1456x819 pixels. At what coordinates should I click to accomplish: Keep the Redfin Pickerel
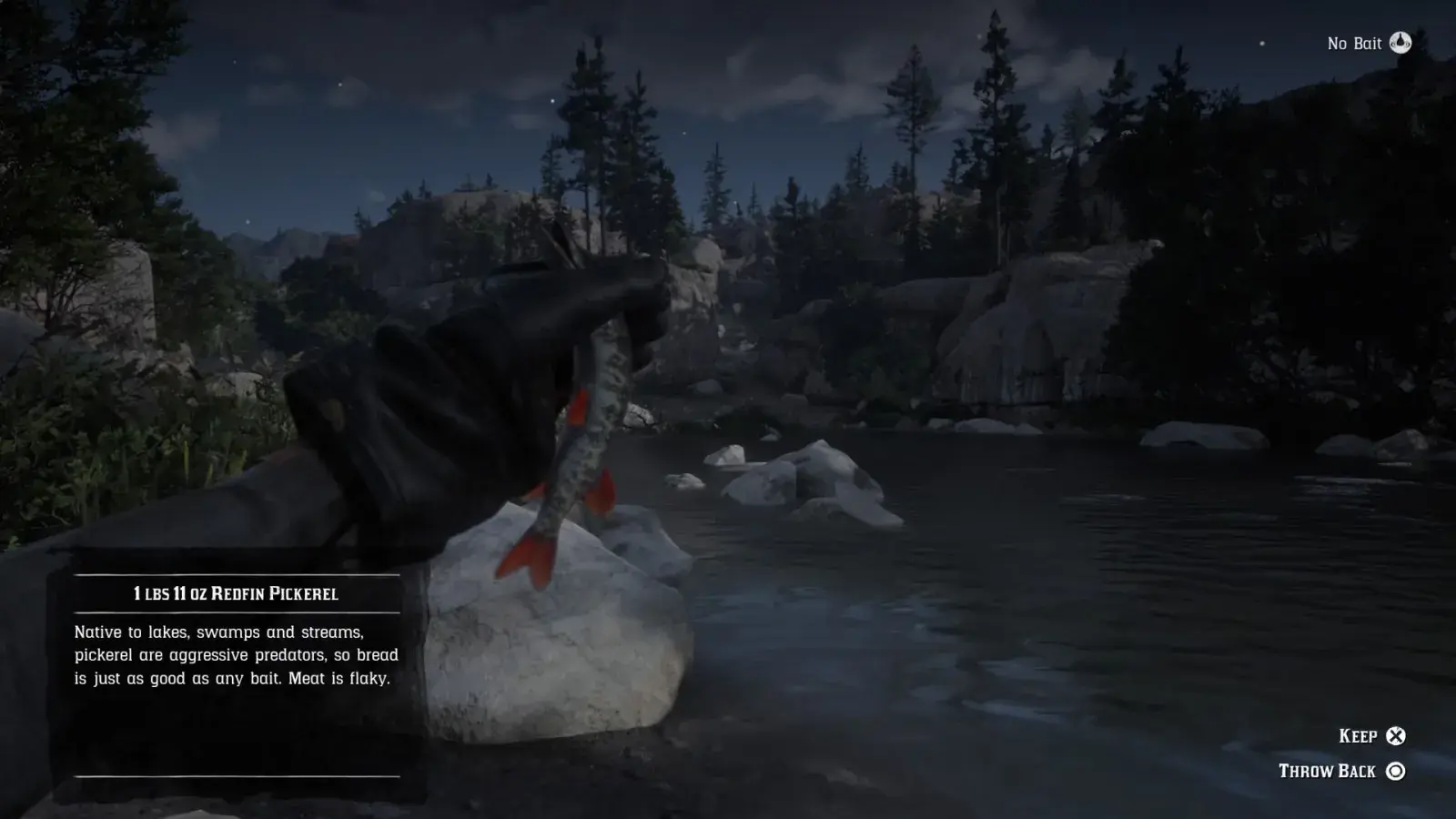pos(1372,736)
